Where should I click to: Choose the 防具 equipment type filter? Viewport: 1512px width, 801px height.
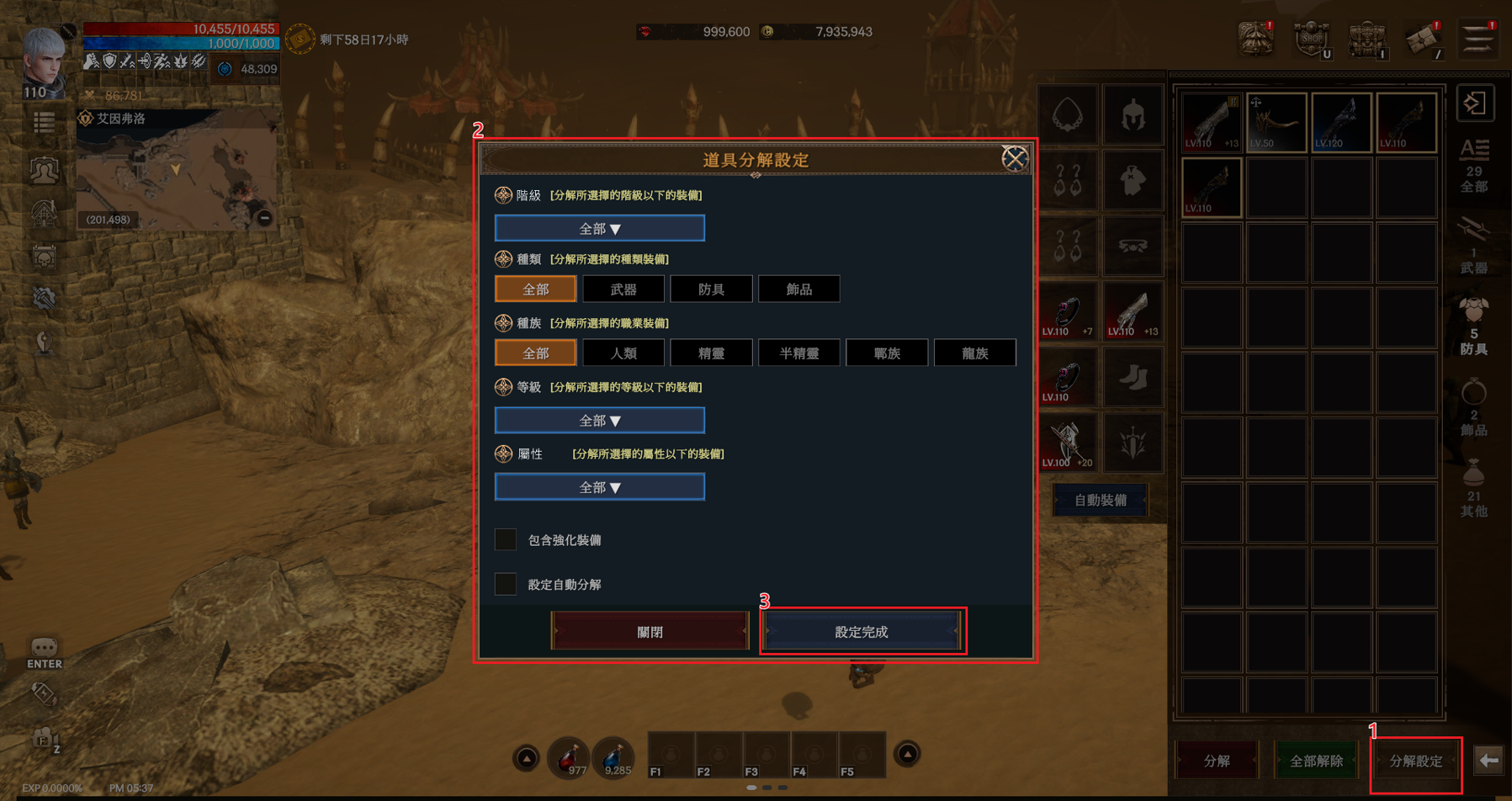tap(711, 289)
